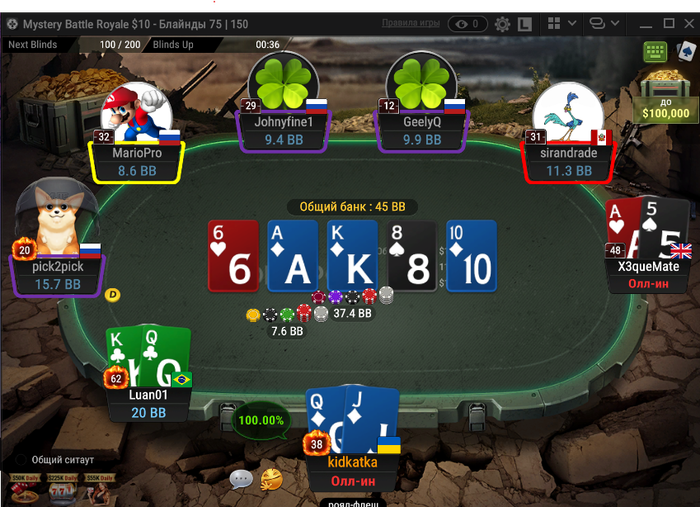Open table settings gear icon

point(502,23)
